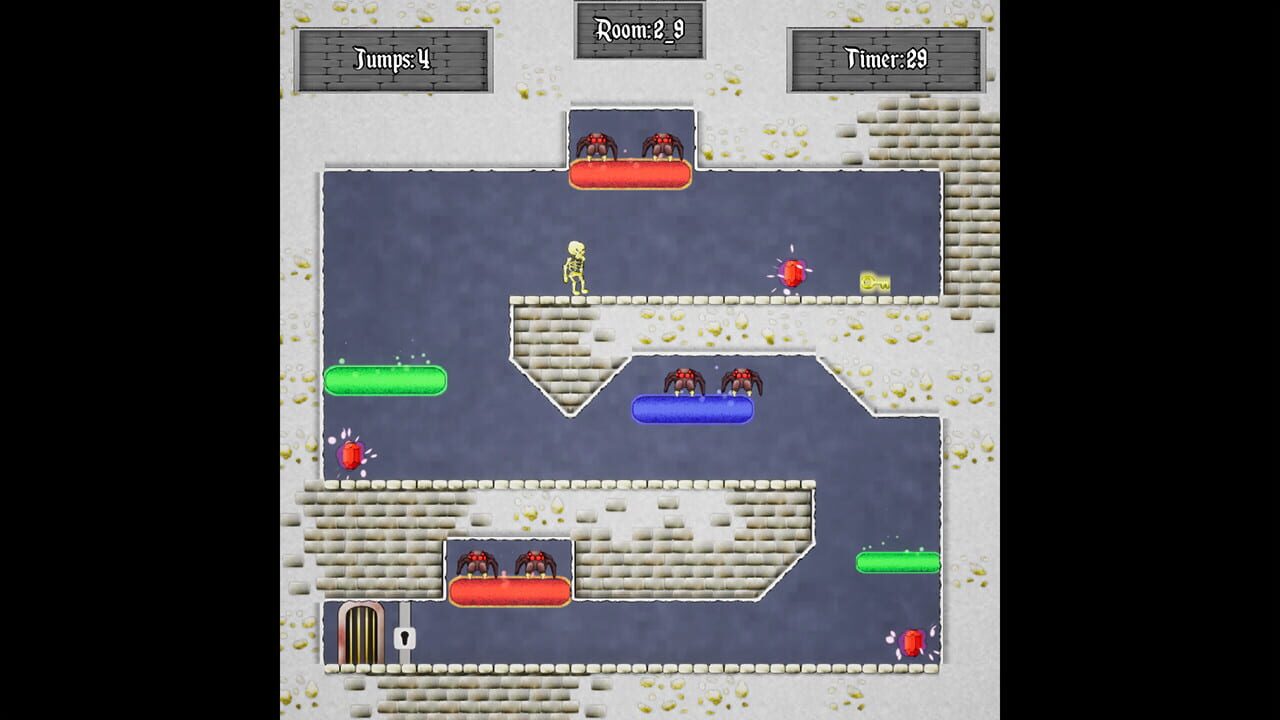
Task: Click the red gem above the left green platform
Action: click(x=352, y=455)
